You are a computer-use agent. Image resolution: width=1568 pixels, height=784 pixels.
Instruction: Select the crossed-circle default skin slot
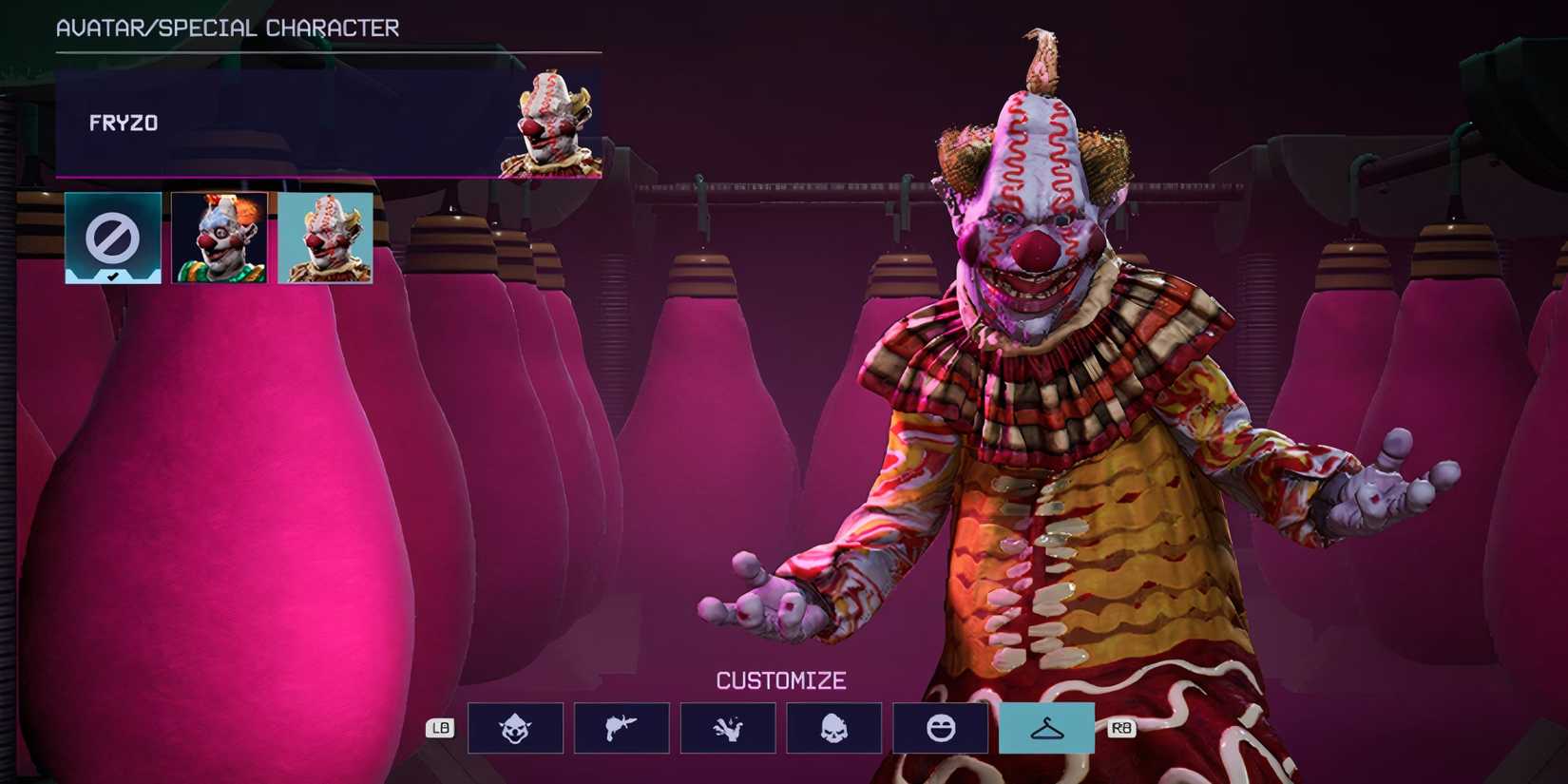click(111, 236)
